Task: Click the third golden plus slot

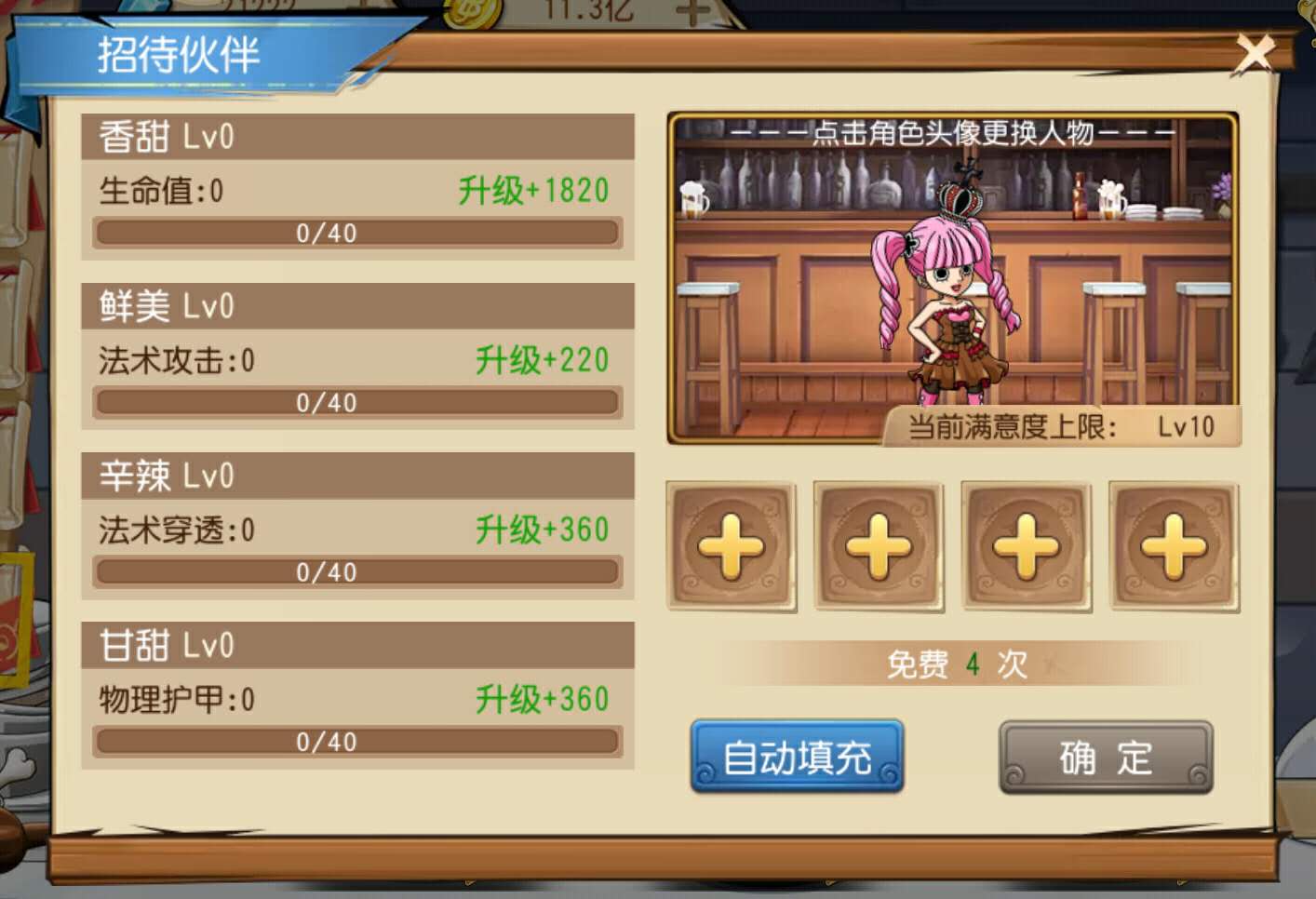Action: 1026,545
